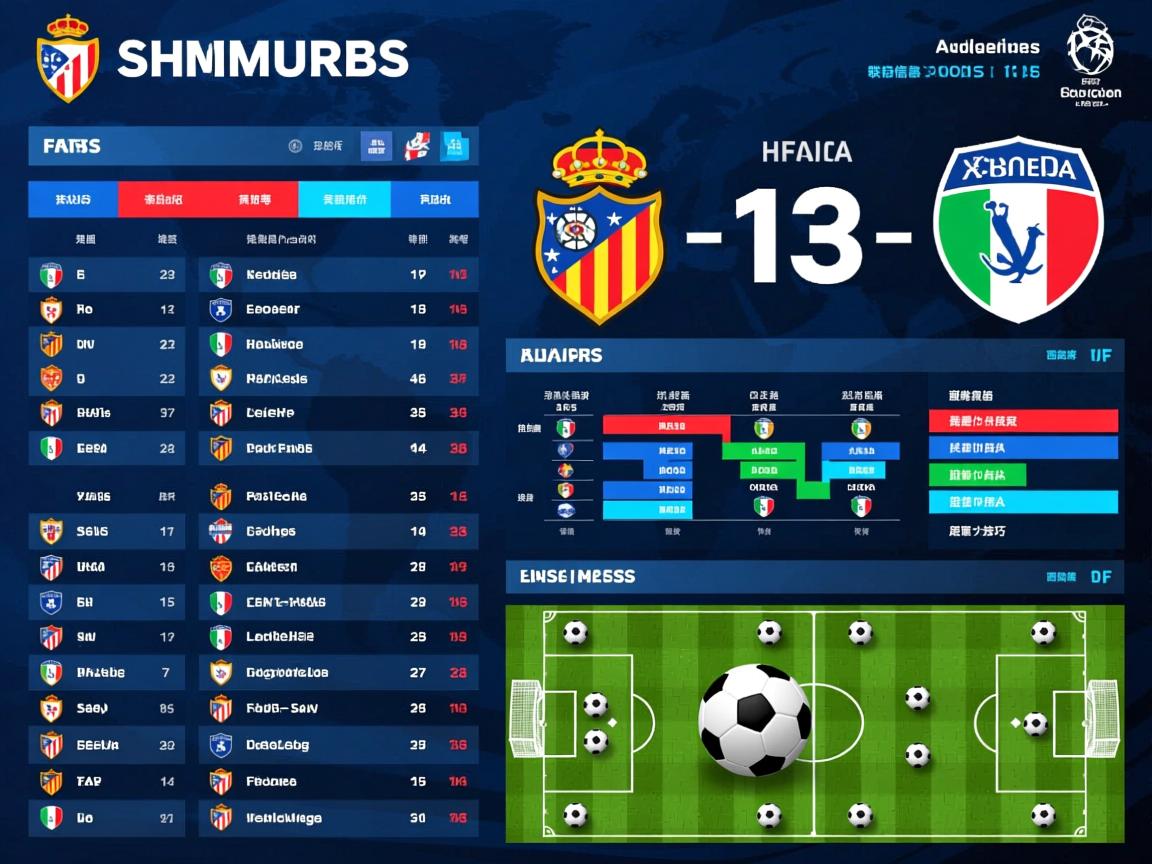Image resolution: width=1152 pixels, height=864 pixels.
Task: Select the red legend entry under AUAIPRS
Action: (x=1022, y=421)
